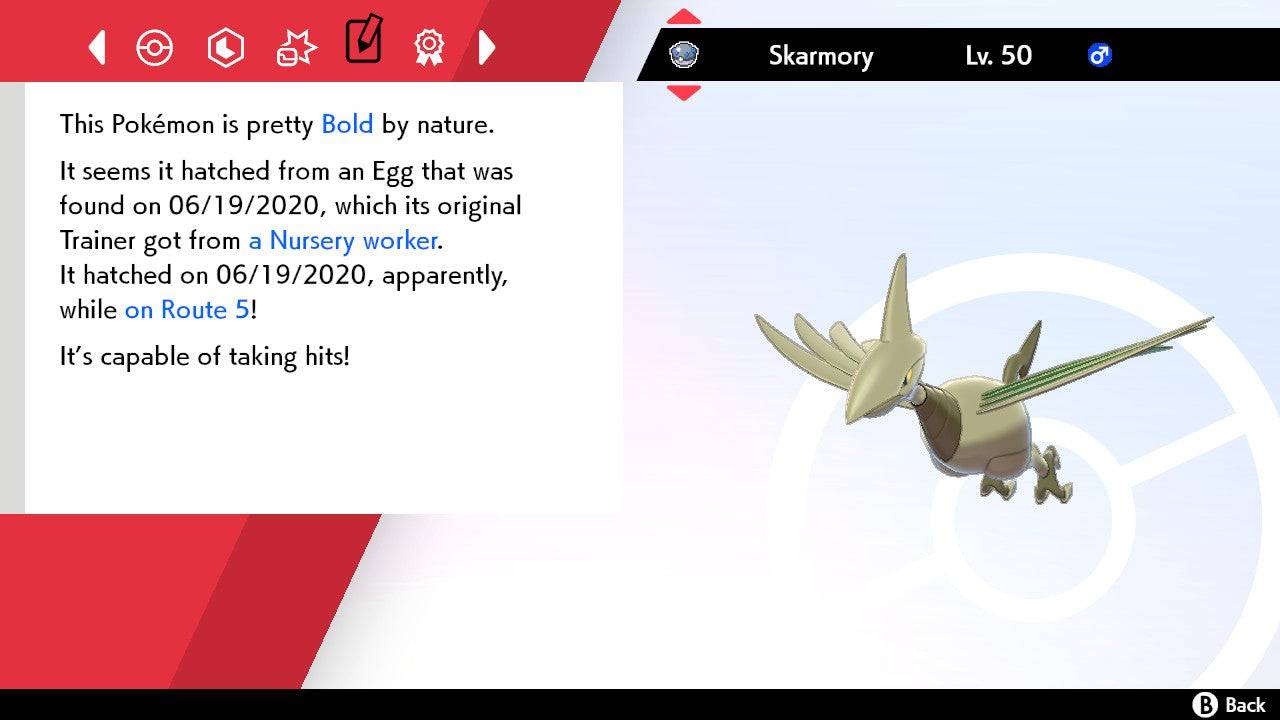Screen dimensions: 1280x720
Task: Click the left arrow to switch tabs
Action: click(x=97, y=47)
